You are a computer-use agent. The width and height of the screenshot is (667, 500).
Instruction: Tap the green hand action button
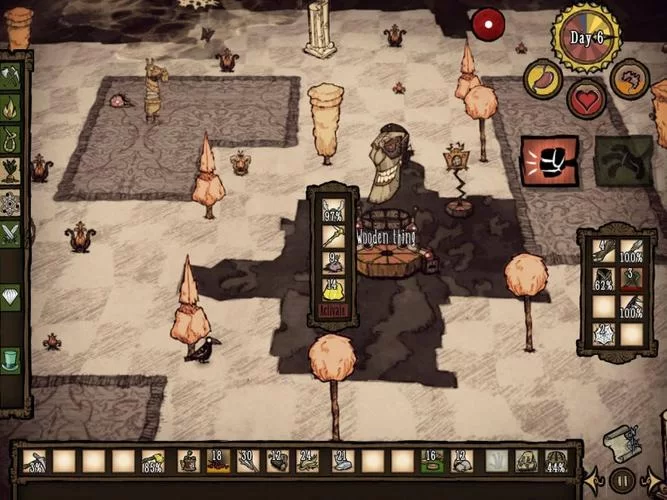coord(623,161)
